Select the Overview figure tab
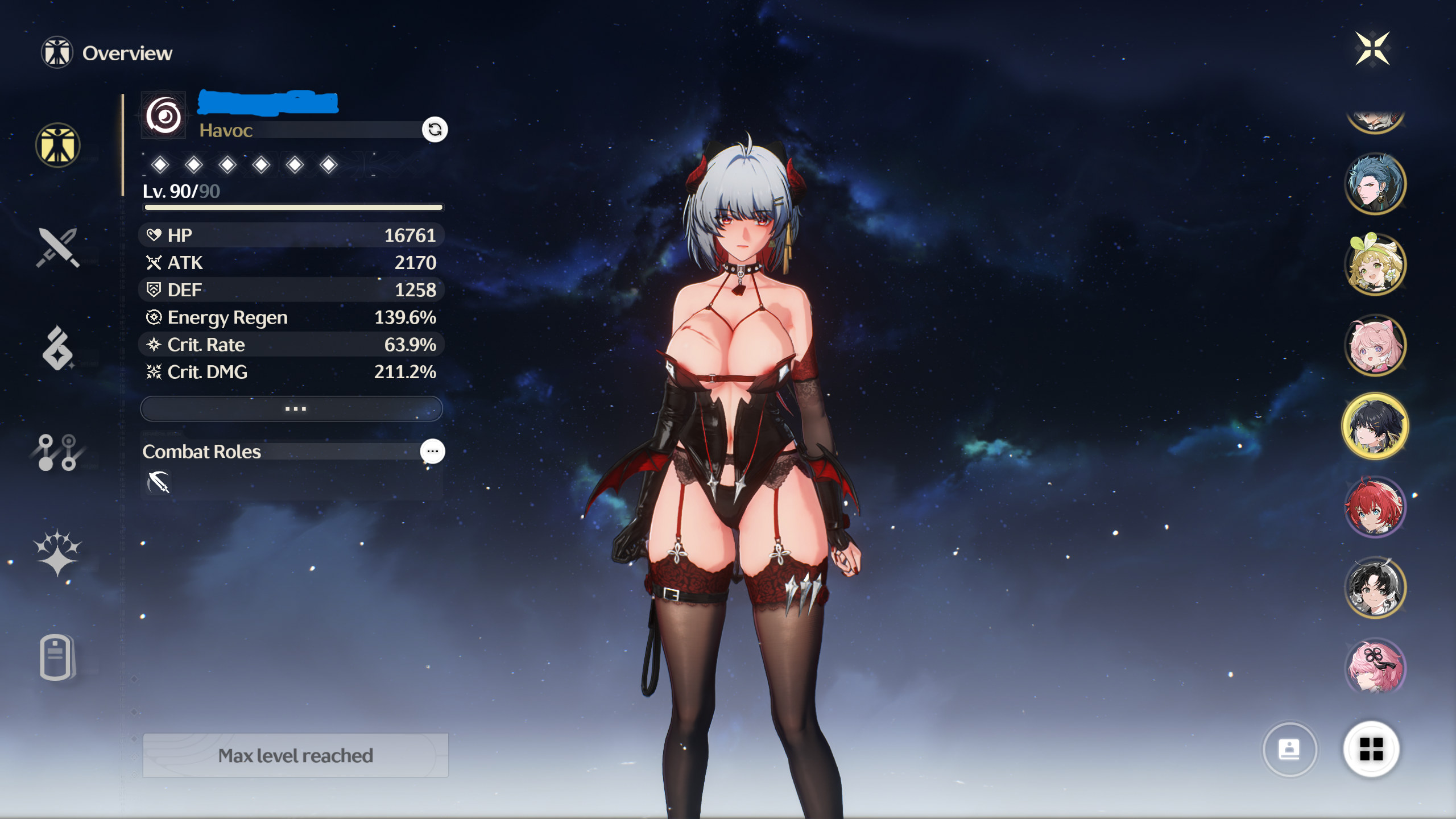Viewport: 1456px width, 819px height. coord(57,146)
